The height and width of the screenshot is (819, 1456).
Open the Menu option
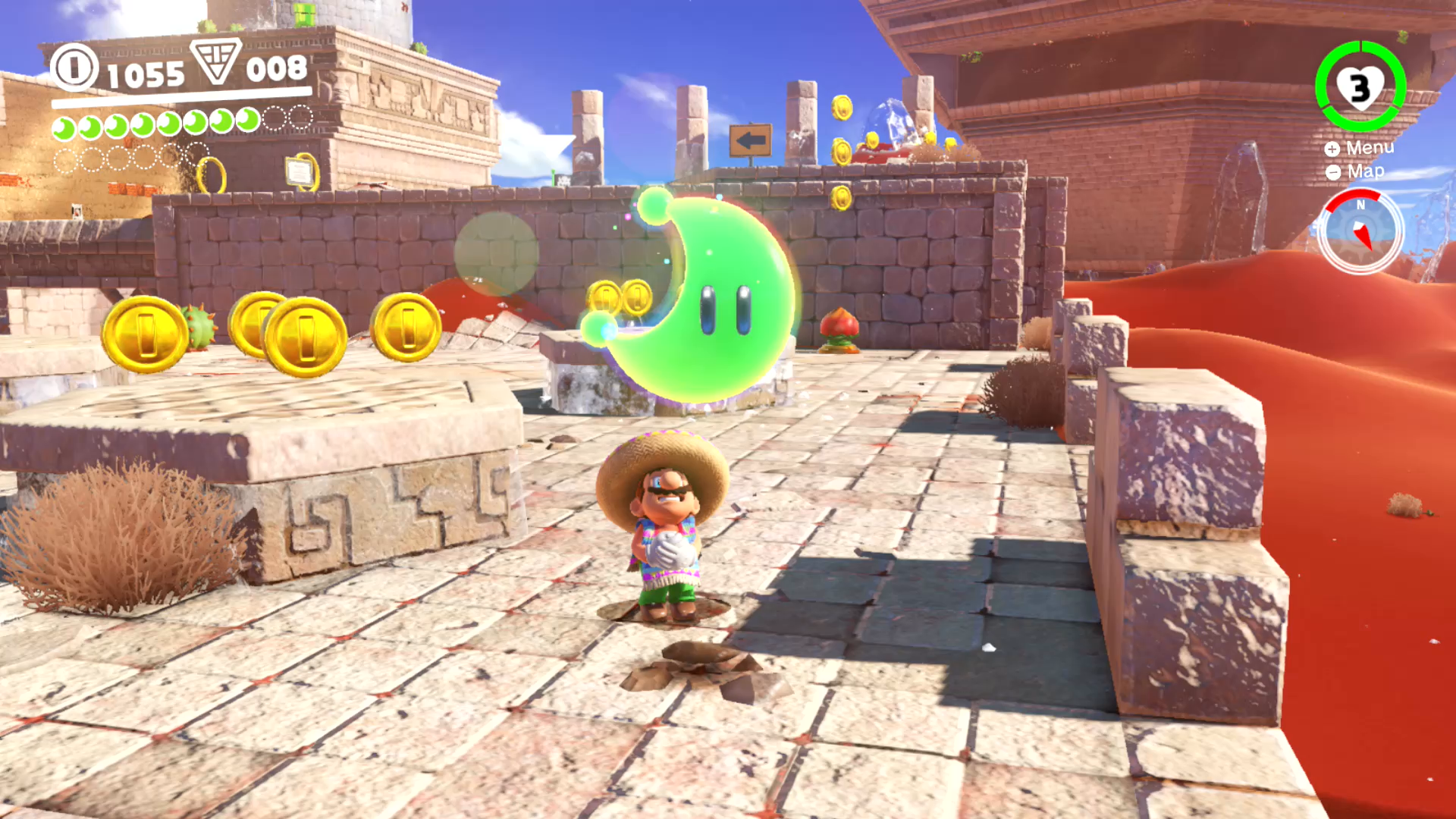(x=1360, y=148)
